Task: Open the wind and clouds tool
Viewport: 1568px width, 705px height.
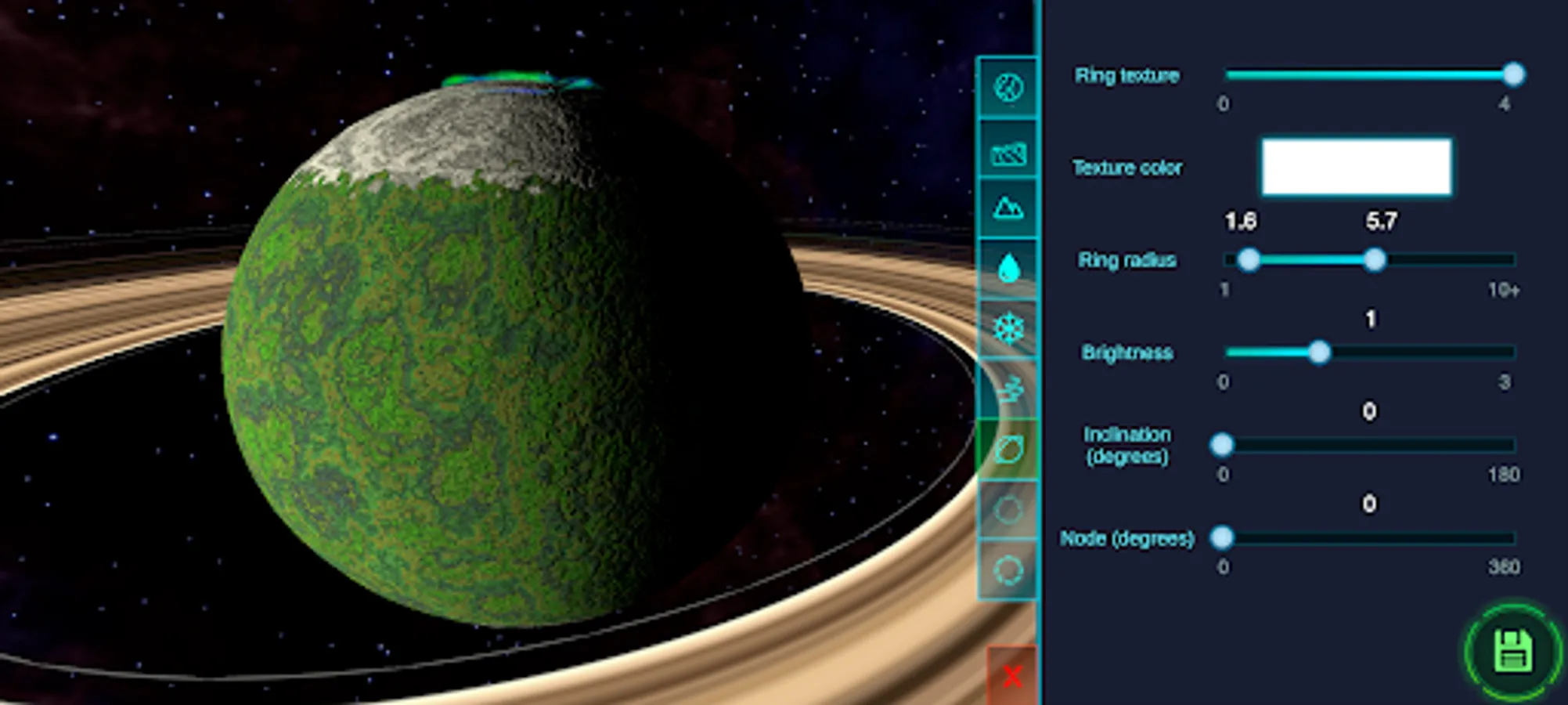Action: coord(1008,389)
